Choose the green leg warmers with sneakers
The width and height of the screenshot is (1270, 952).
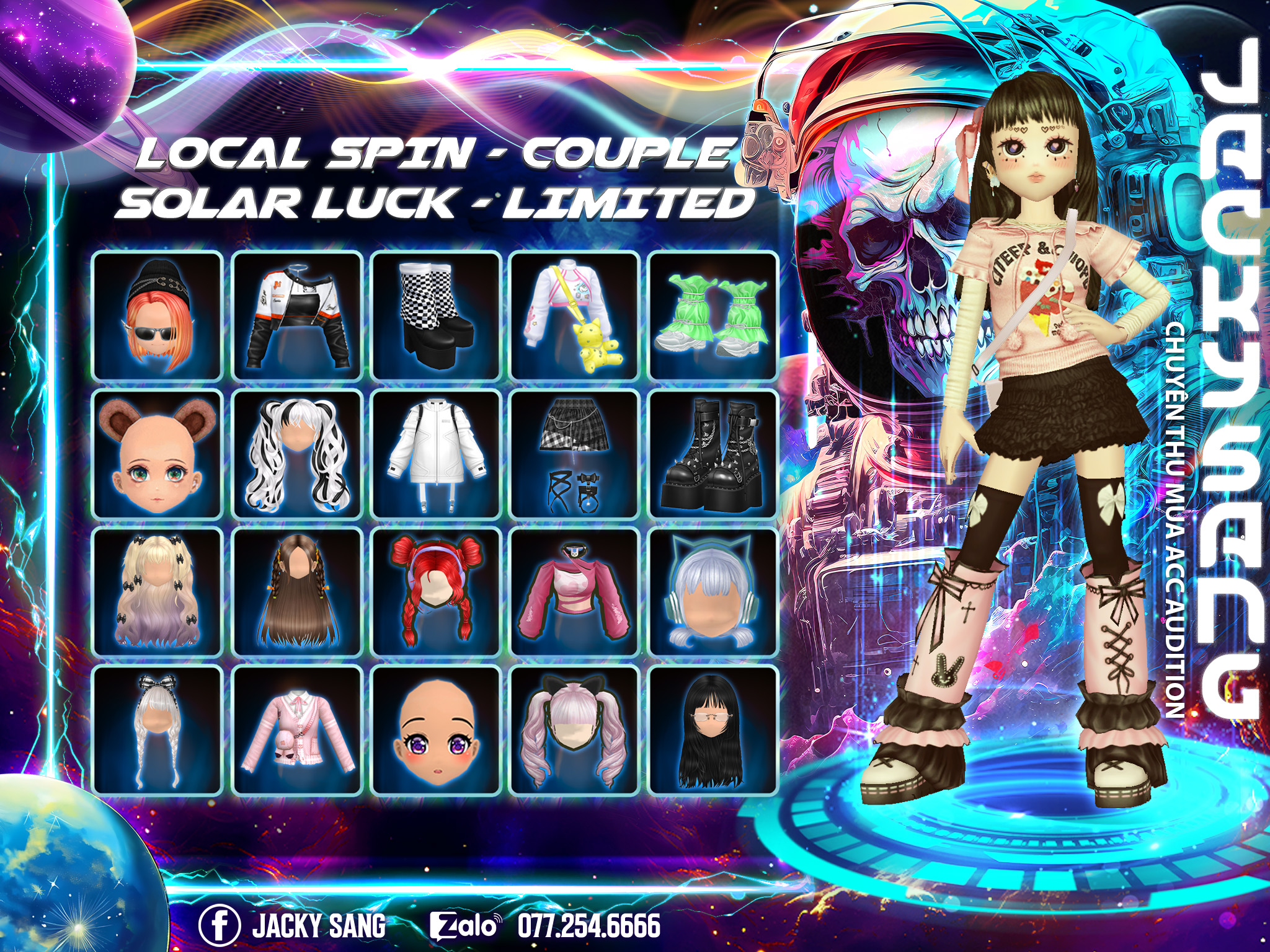point(714,315)
